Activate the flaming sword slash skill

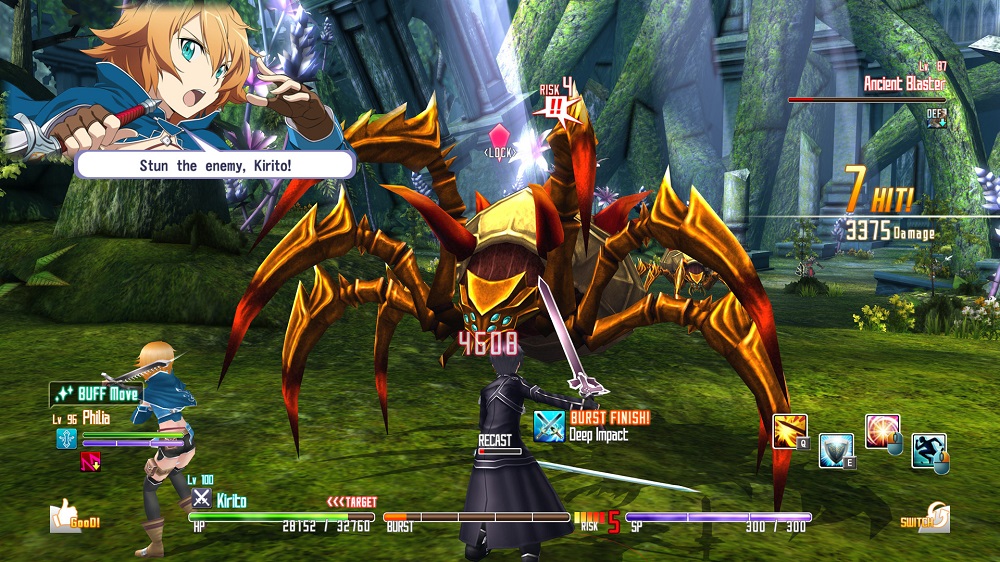tap(789, 431)
